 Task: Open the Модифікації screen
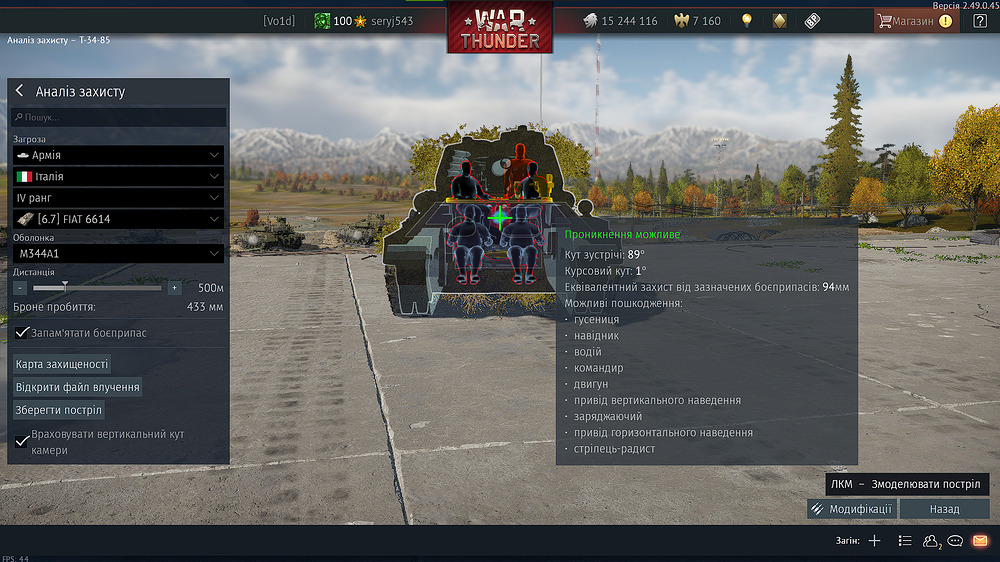point(852,509)
